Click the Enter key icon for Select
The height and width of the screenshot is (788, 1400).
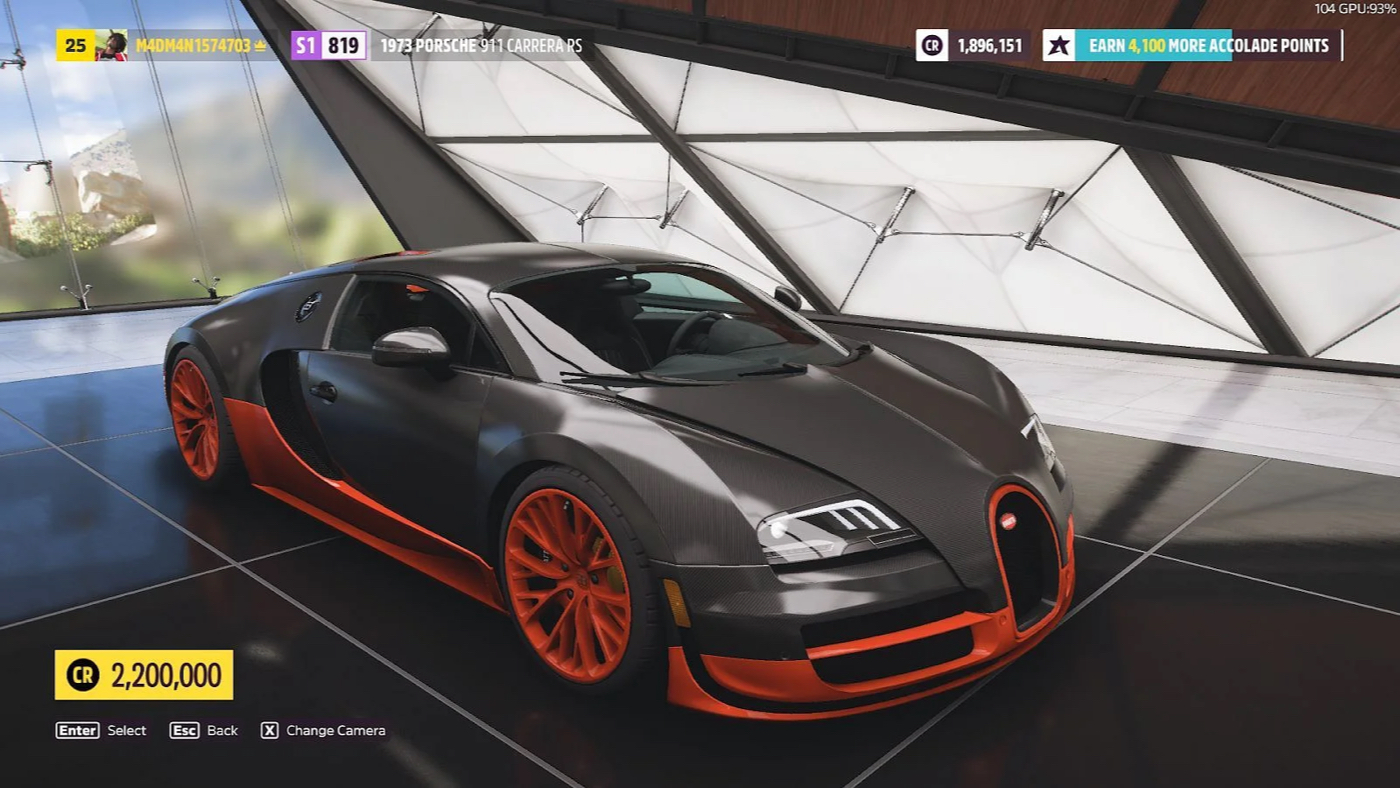[x=76, y=730]
